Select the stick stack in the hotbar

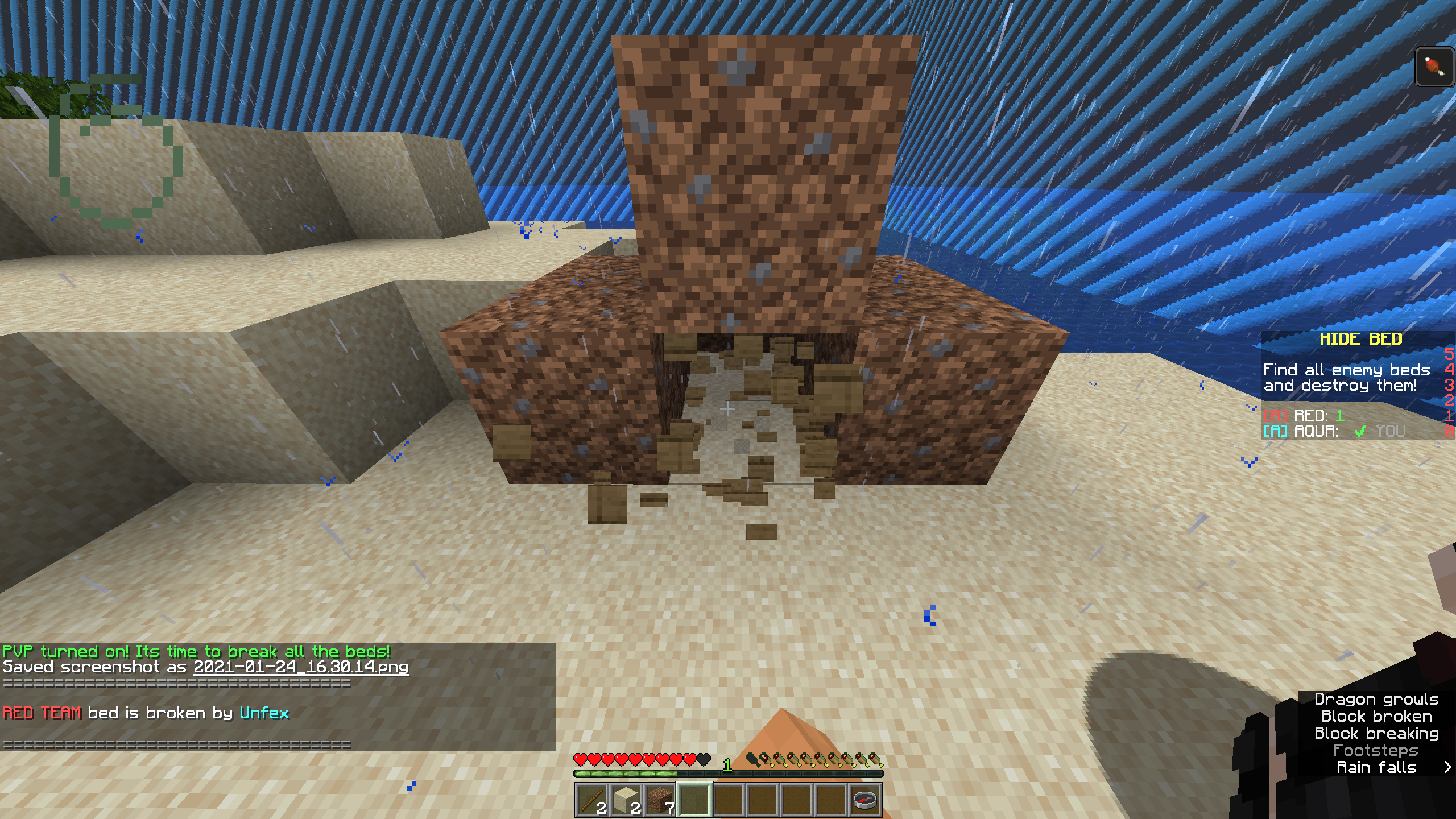[x=592, y=799]
